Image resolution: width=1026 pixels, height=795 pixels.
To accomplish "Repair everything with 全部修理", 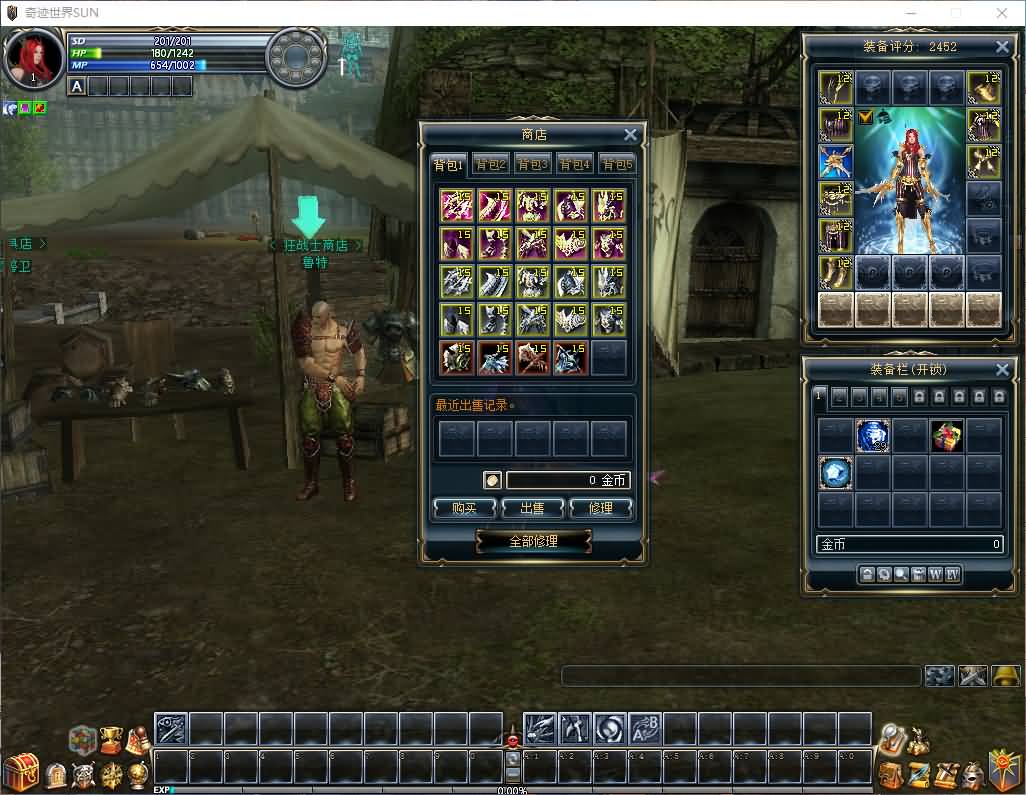I will click(533, 541).
